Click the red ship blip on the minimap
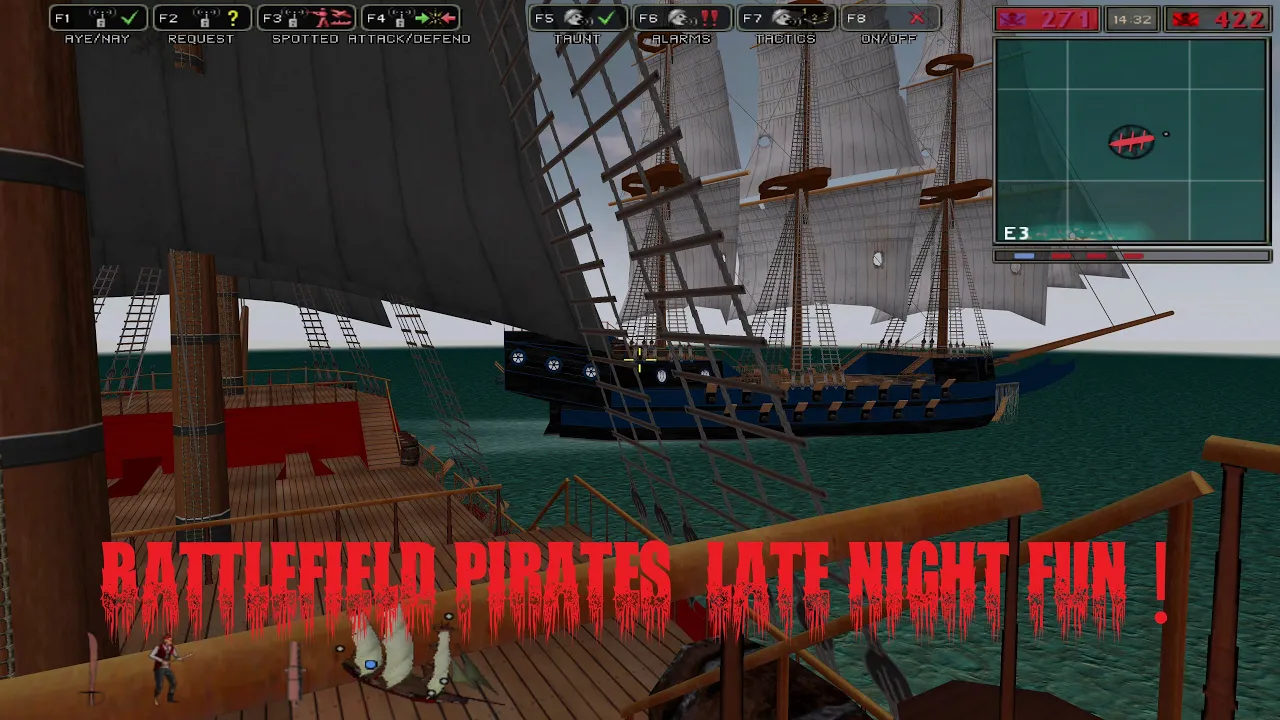The height and width of the screenshot is (720, 1280). pyautogui.click(x=1133, y=142)
